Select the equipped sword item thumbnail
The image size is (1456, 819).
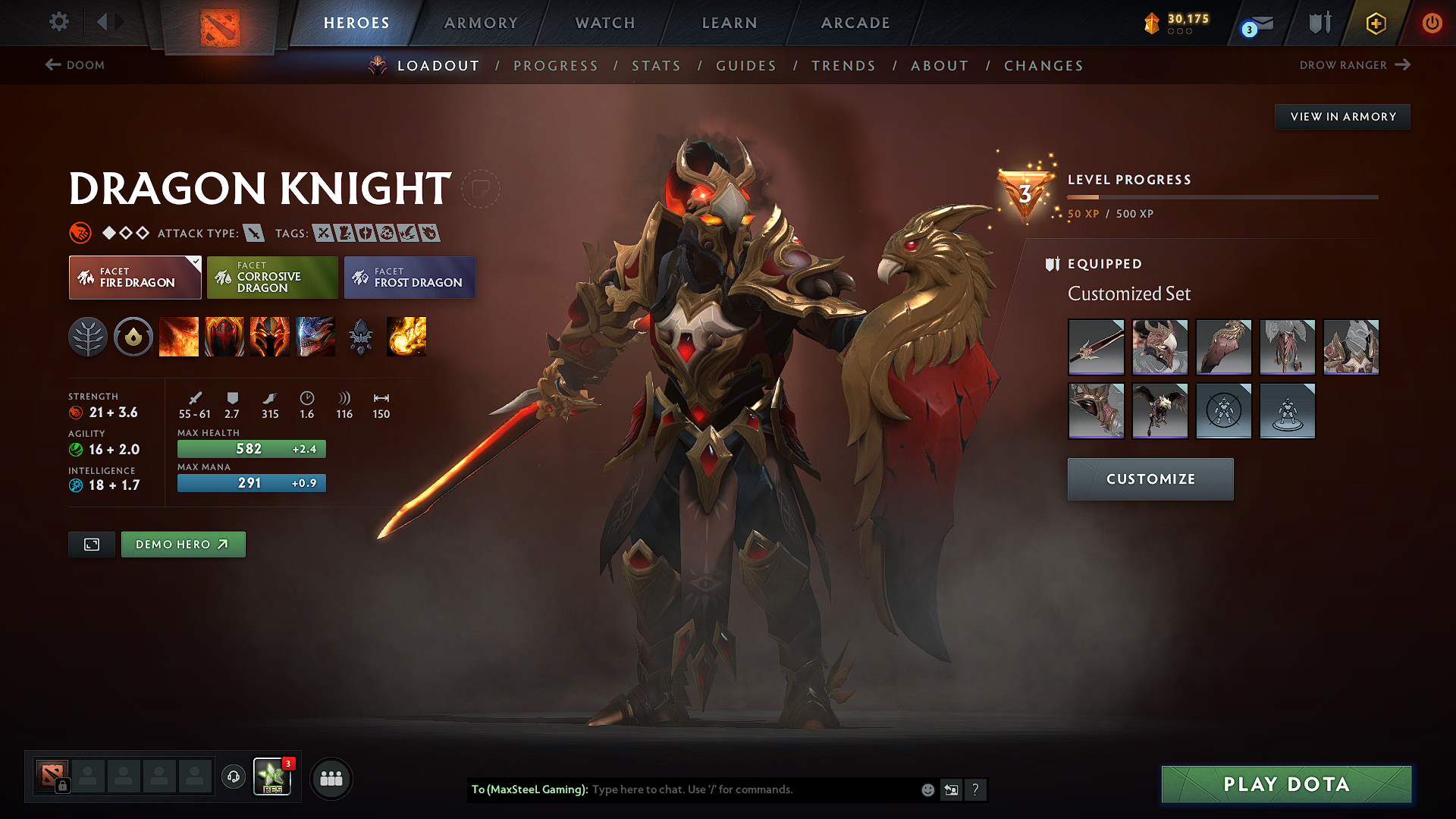tap(1096, 347)
